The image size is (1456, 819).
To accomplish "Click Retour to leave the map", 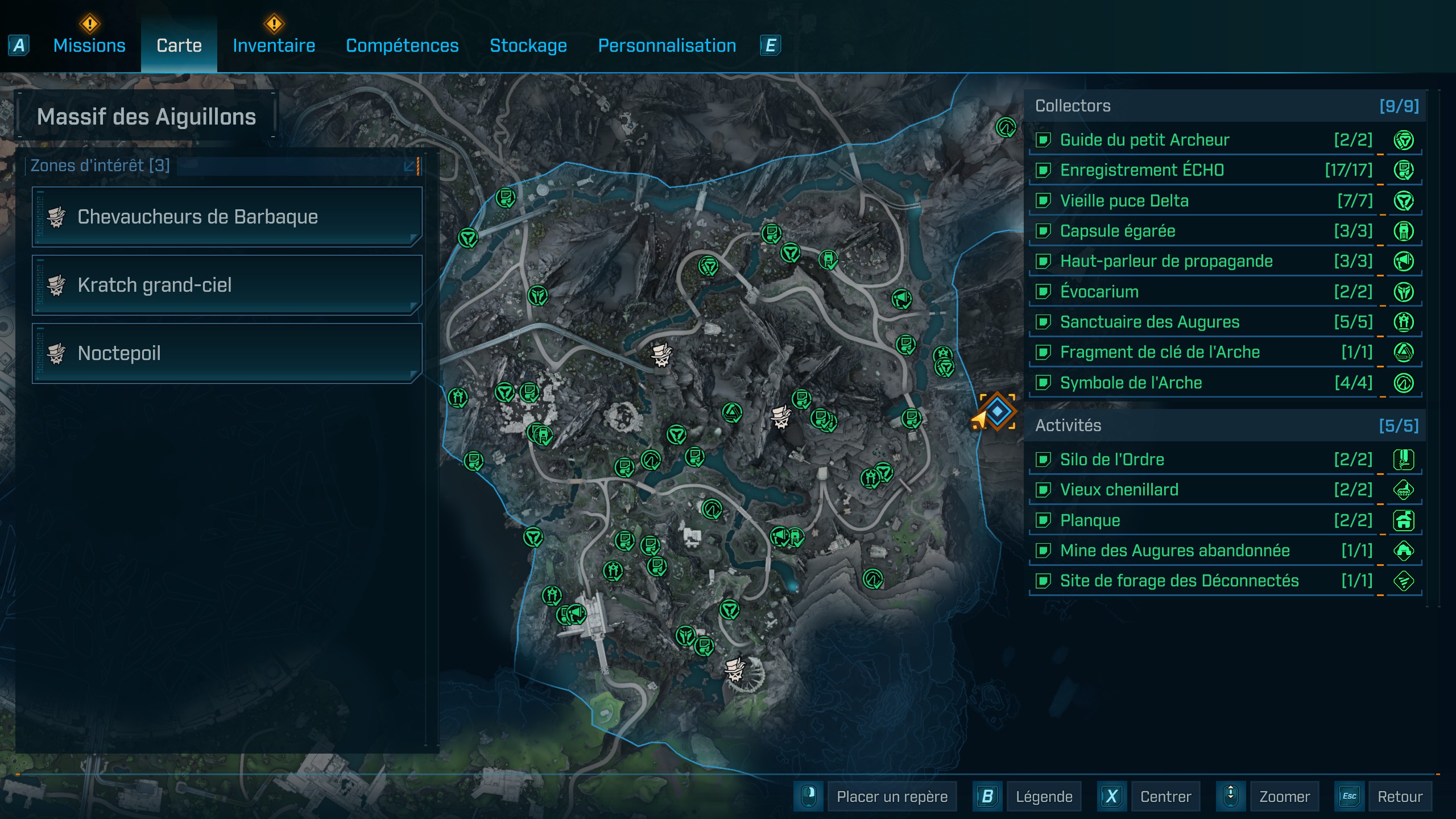I will (x=1399, y=796).
